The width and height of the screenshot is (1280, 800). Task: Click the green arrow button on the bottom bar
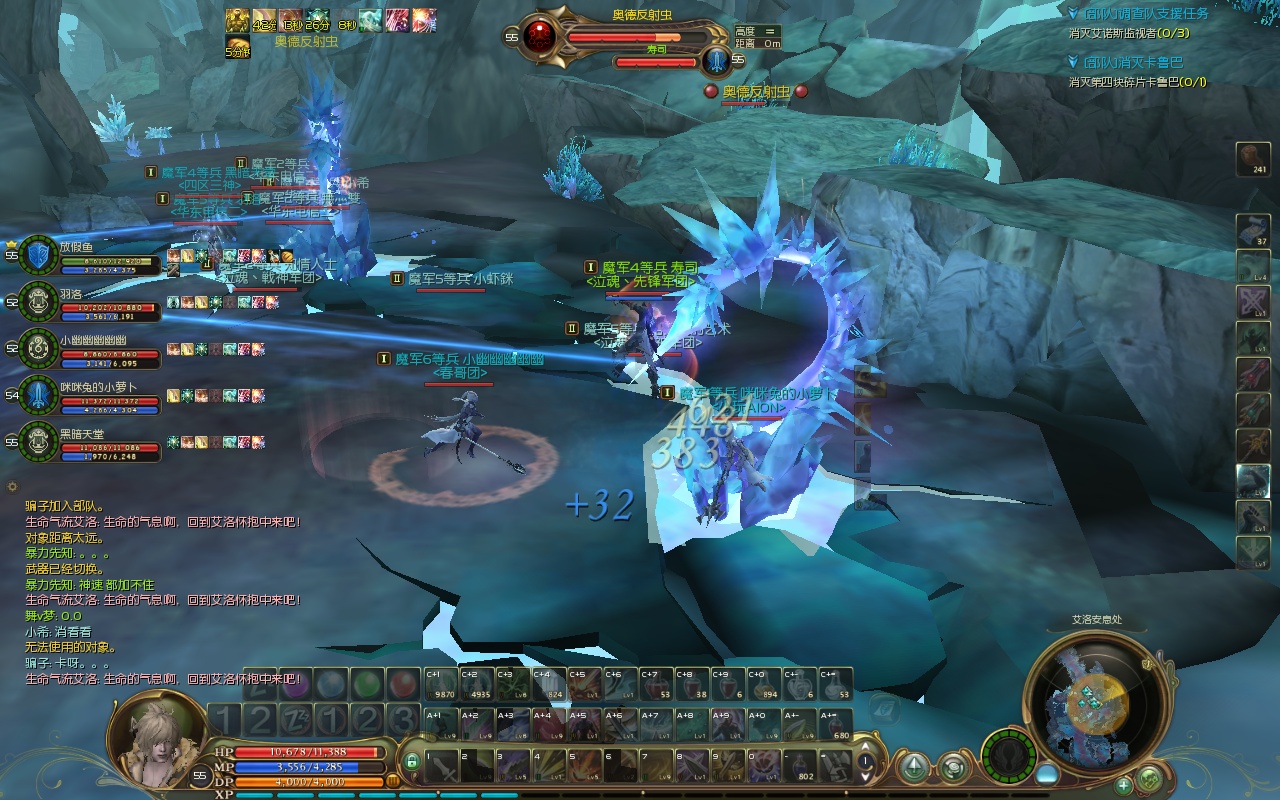913,767
